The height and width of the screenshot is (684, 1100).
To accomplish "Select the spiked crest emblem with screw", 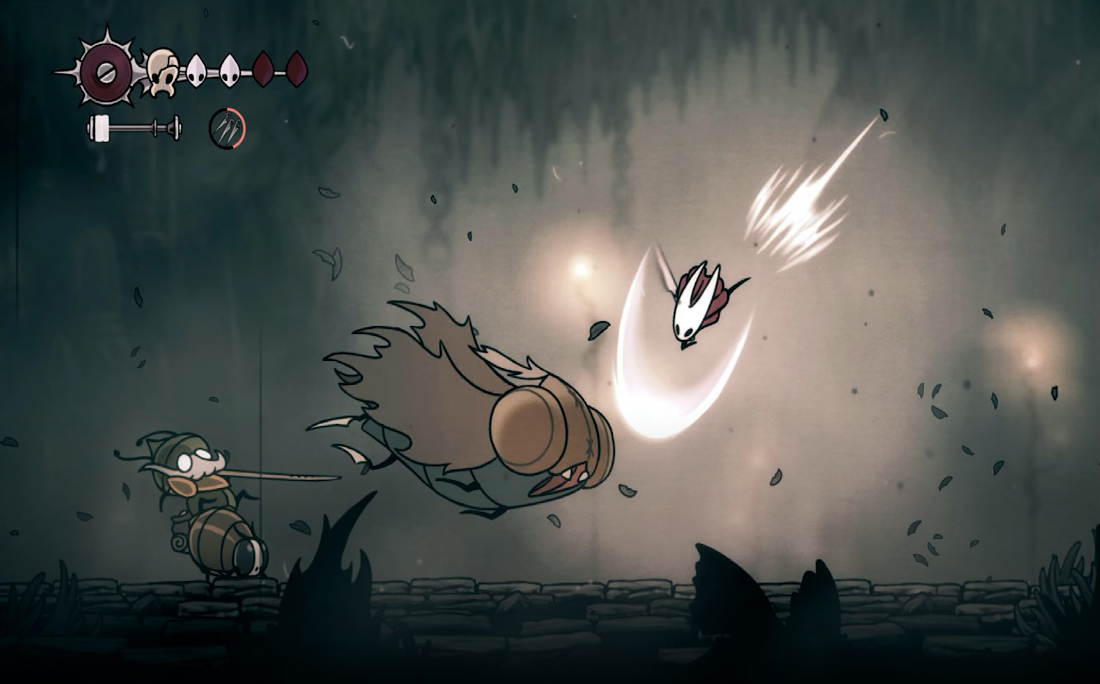I will pyautogui.click(x=101, y=71).
